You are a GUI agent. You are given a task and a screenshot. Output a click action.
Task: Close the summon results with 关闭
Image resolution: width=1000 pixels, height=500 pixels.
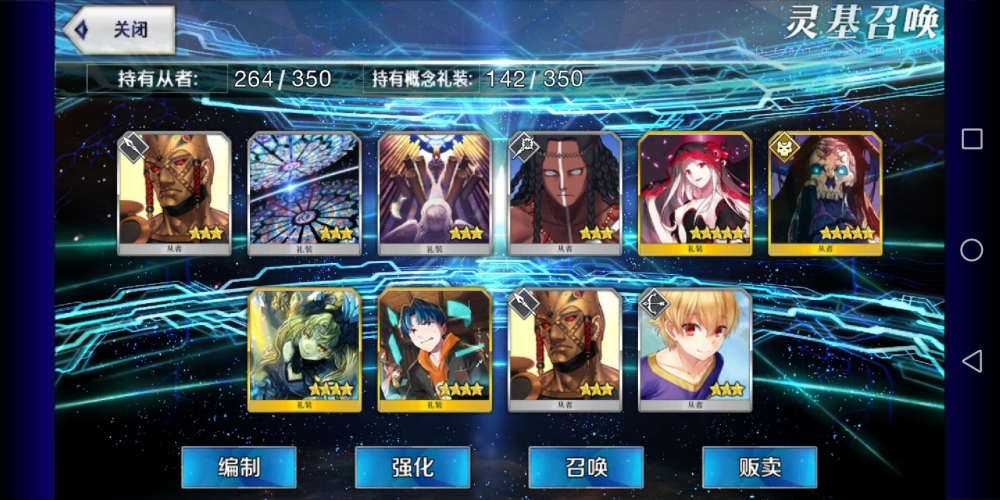120,30
